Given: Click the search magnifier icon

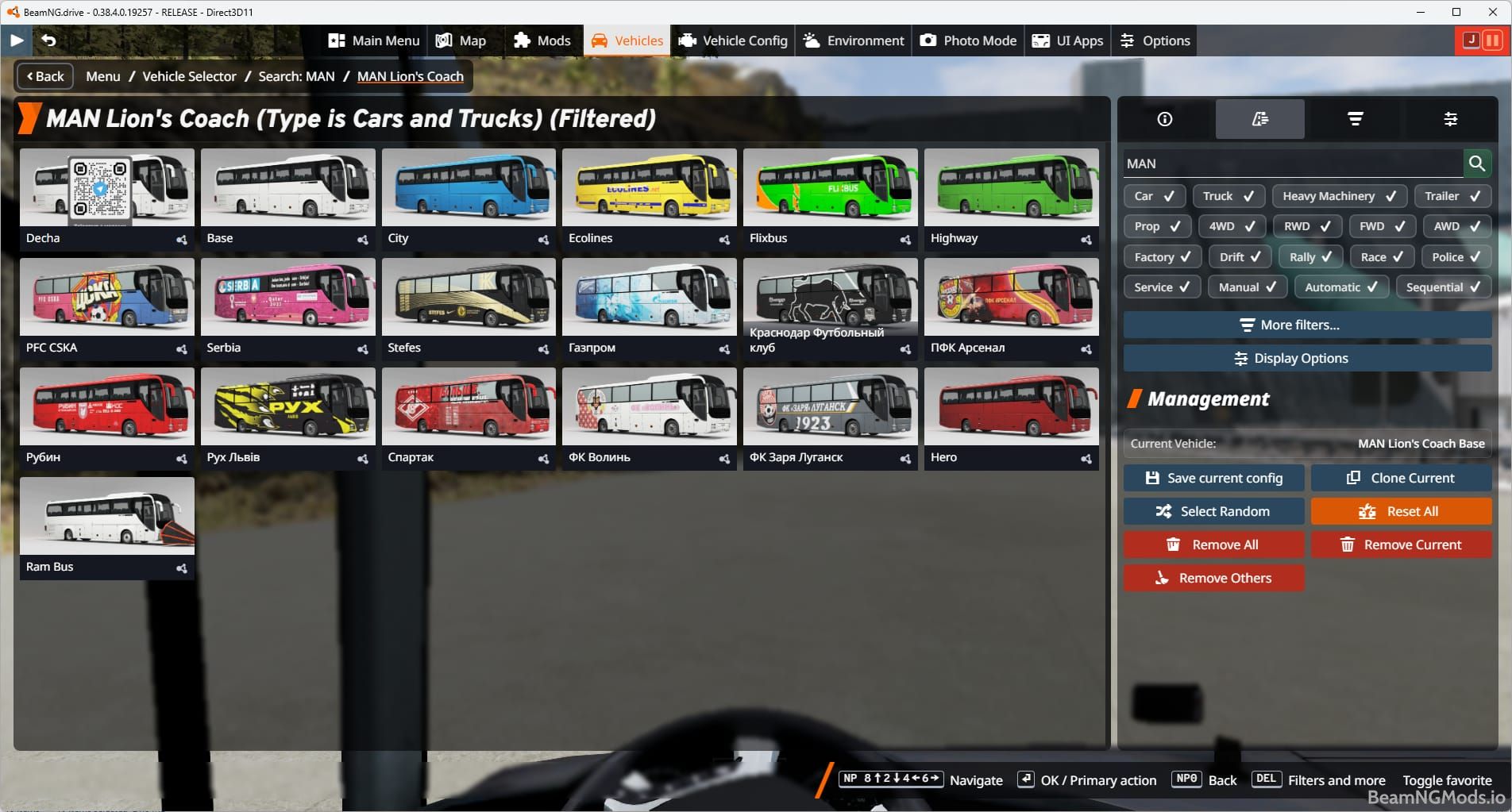Looking at the screenshot, I should coord(1478,164).
